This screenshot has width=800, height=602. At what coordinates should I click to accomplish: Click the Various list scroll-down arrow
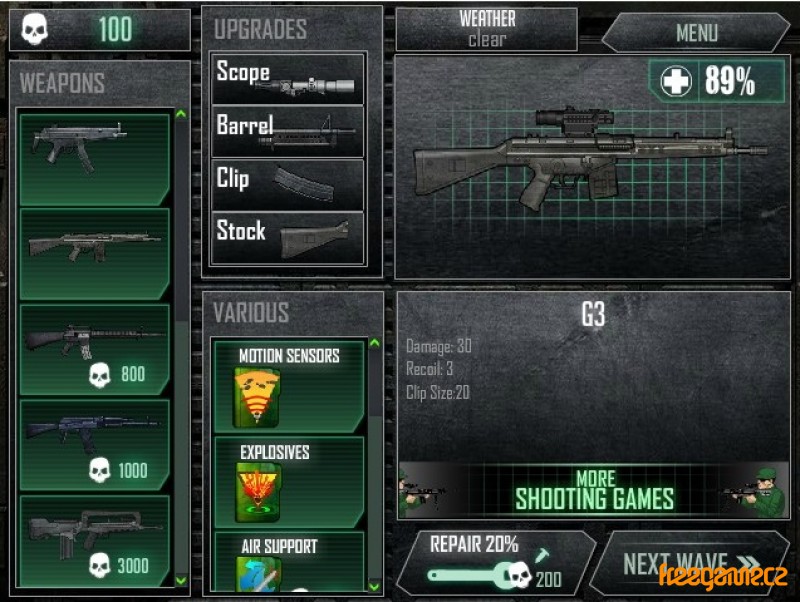(375, 585)
